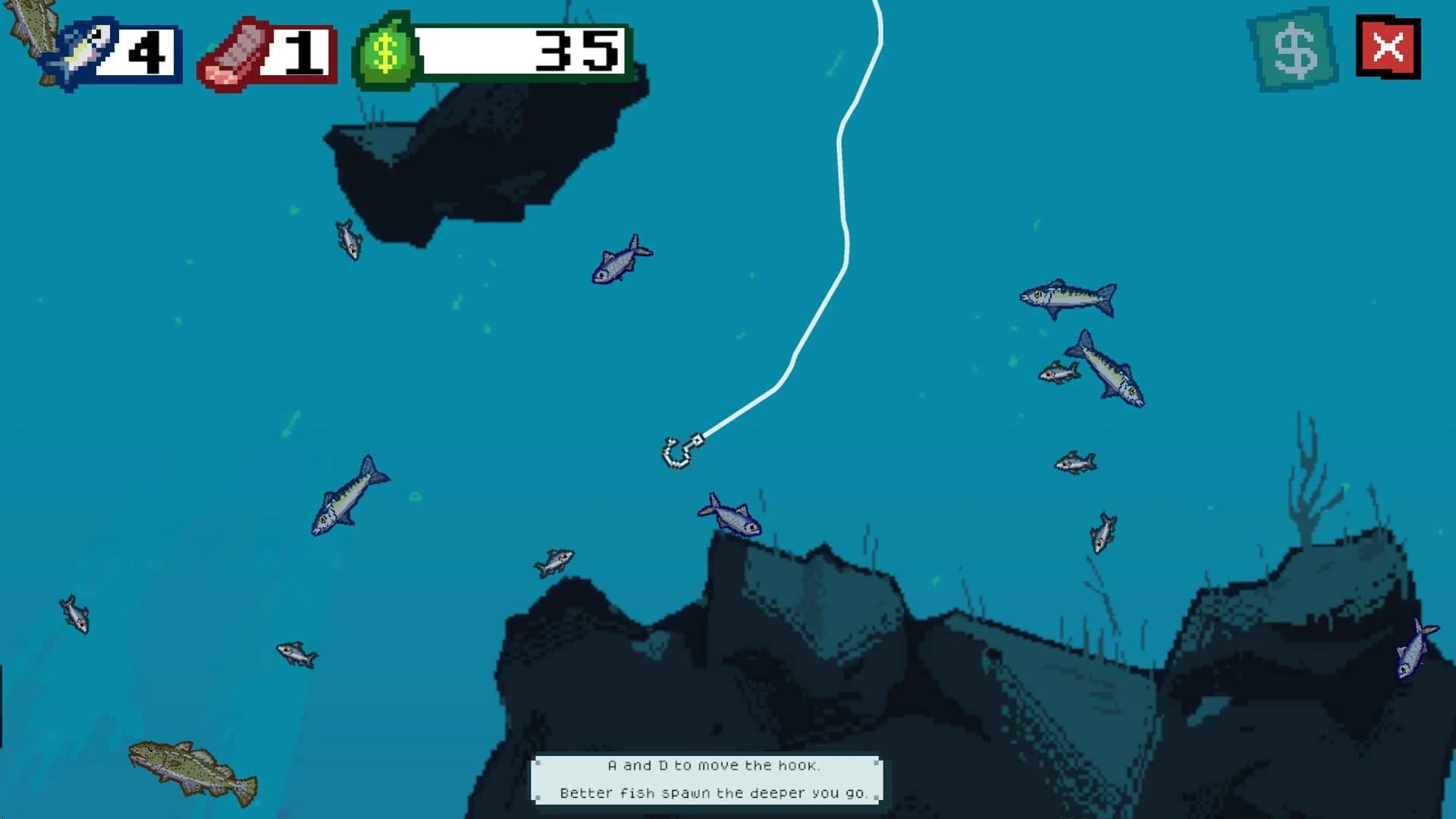Click the mackerel swimming near the top right

coord(1069,298)
